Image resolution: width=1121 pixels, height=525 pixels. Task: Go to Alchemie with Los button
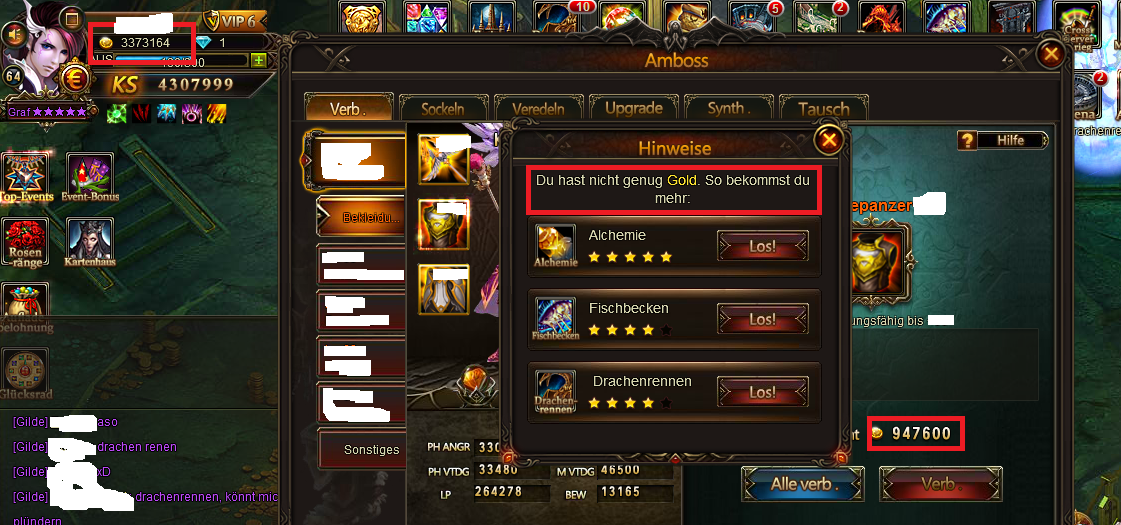click(x=762, y=246)
